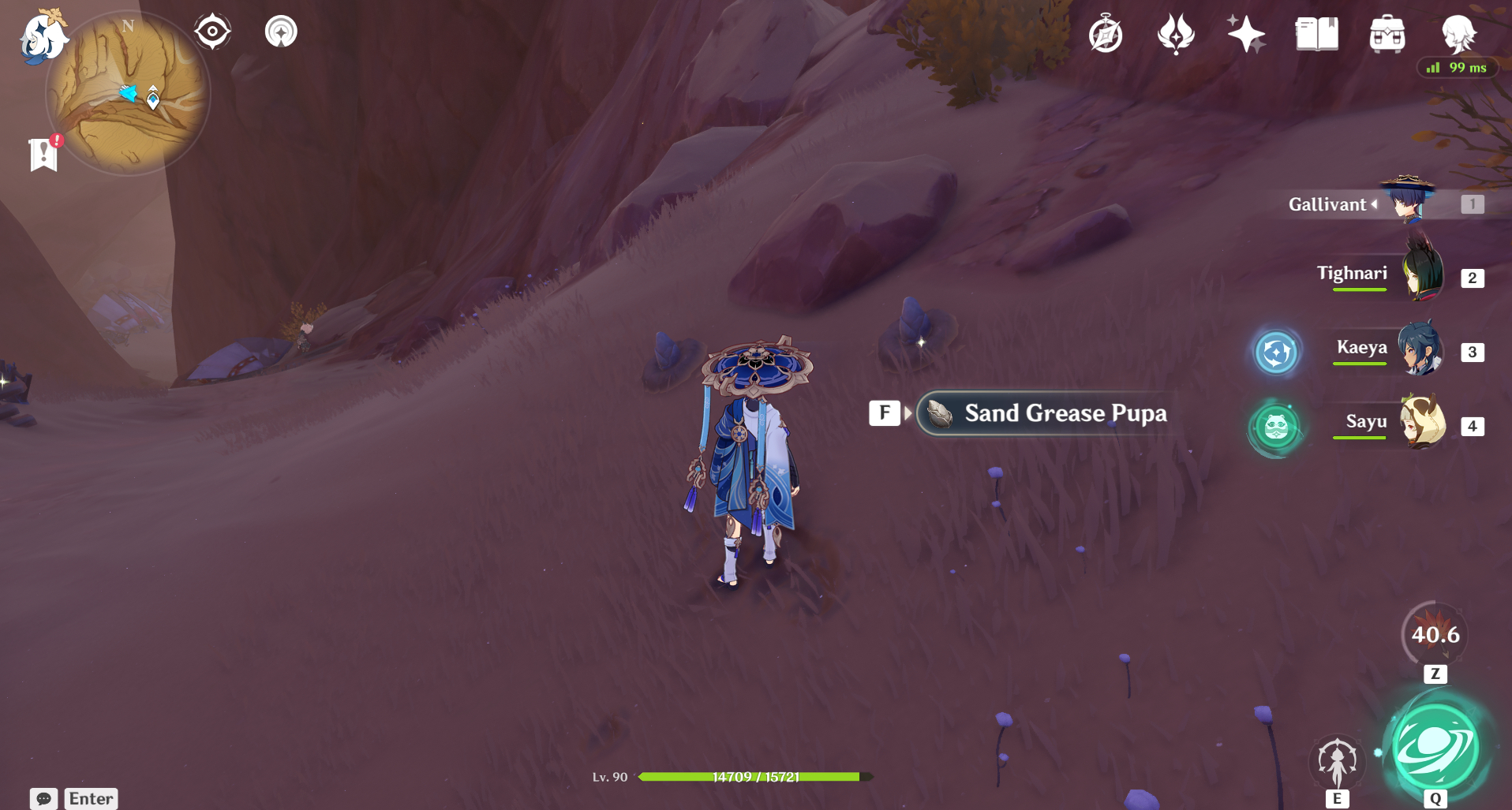
Task: Click the waypoint tracking icon beside the minimap
Action: click(x=280, y=32)
